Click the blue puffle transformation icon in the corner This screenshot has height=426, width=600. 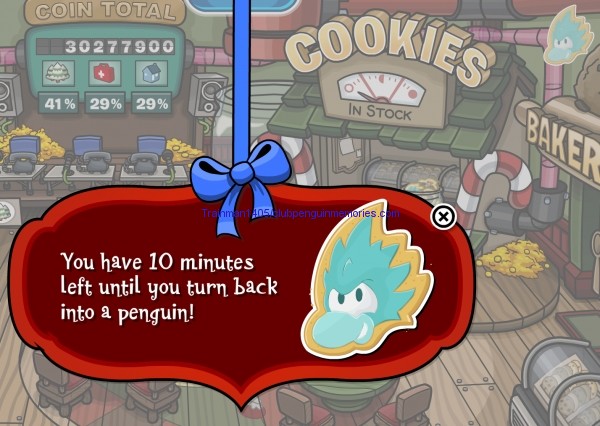point(568,36)
